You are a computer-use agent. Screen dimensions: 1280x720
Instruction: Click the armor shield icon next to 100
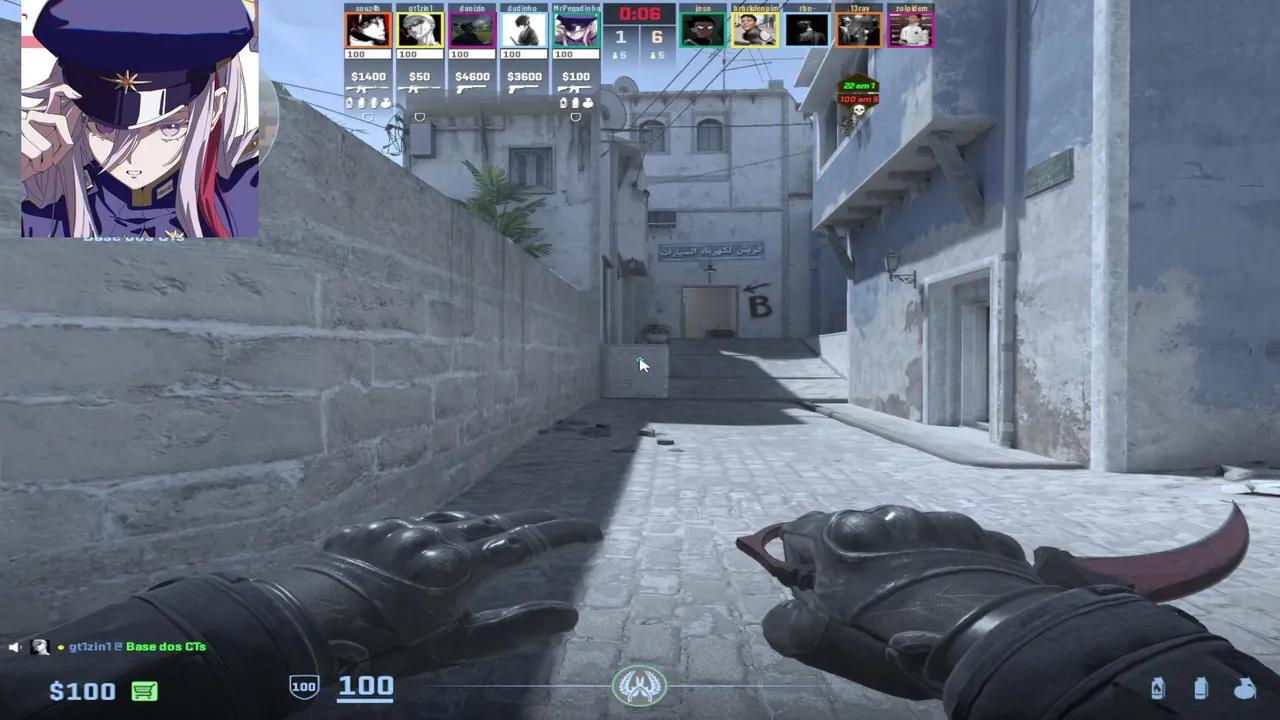[302, 687]
